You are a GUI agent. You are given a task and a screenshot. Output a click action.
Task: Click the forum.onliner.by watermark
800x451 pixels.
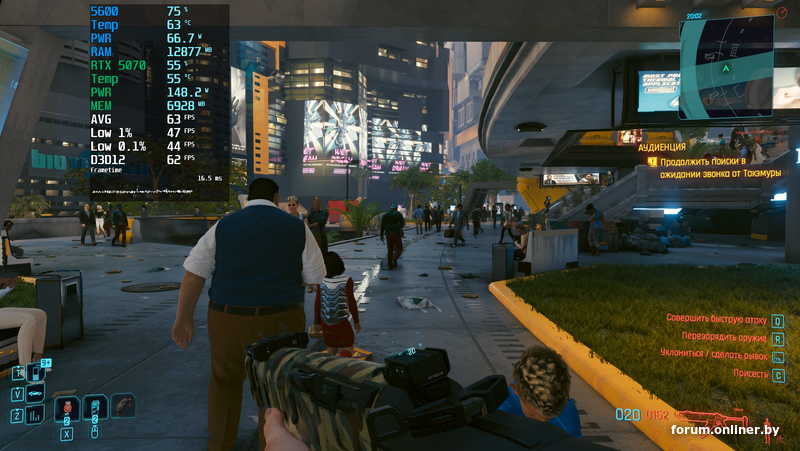click(724, 430)
